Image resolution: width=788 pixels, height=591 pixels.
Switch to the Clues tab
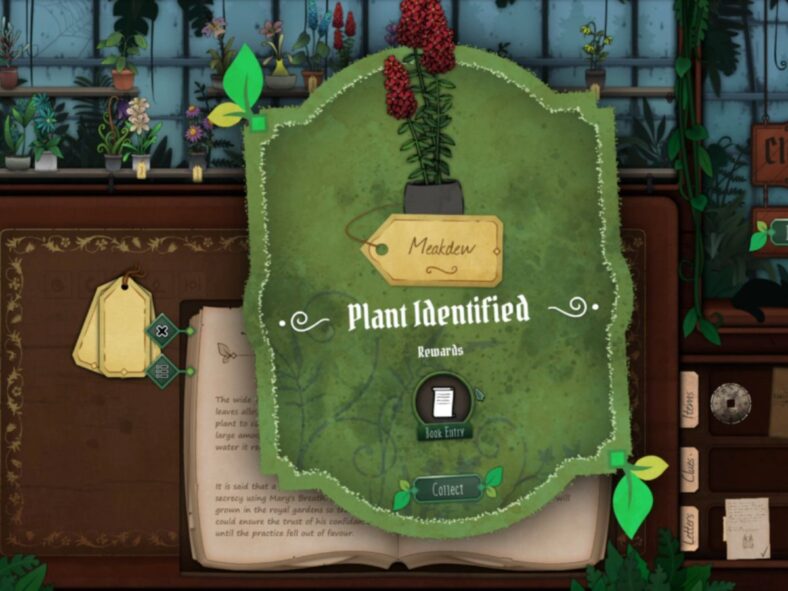(689, 469)
